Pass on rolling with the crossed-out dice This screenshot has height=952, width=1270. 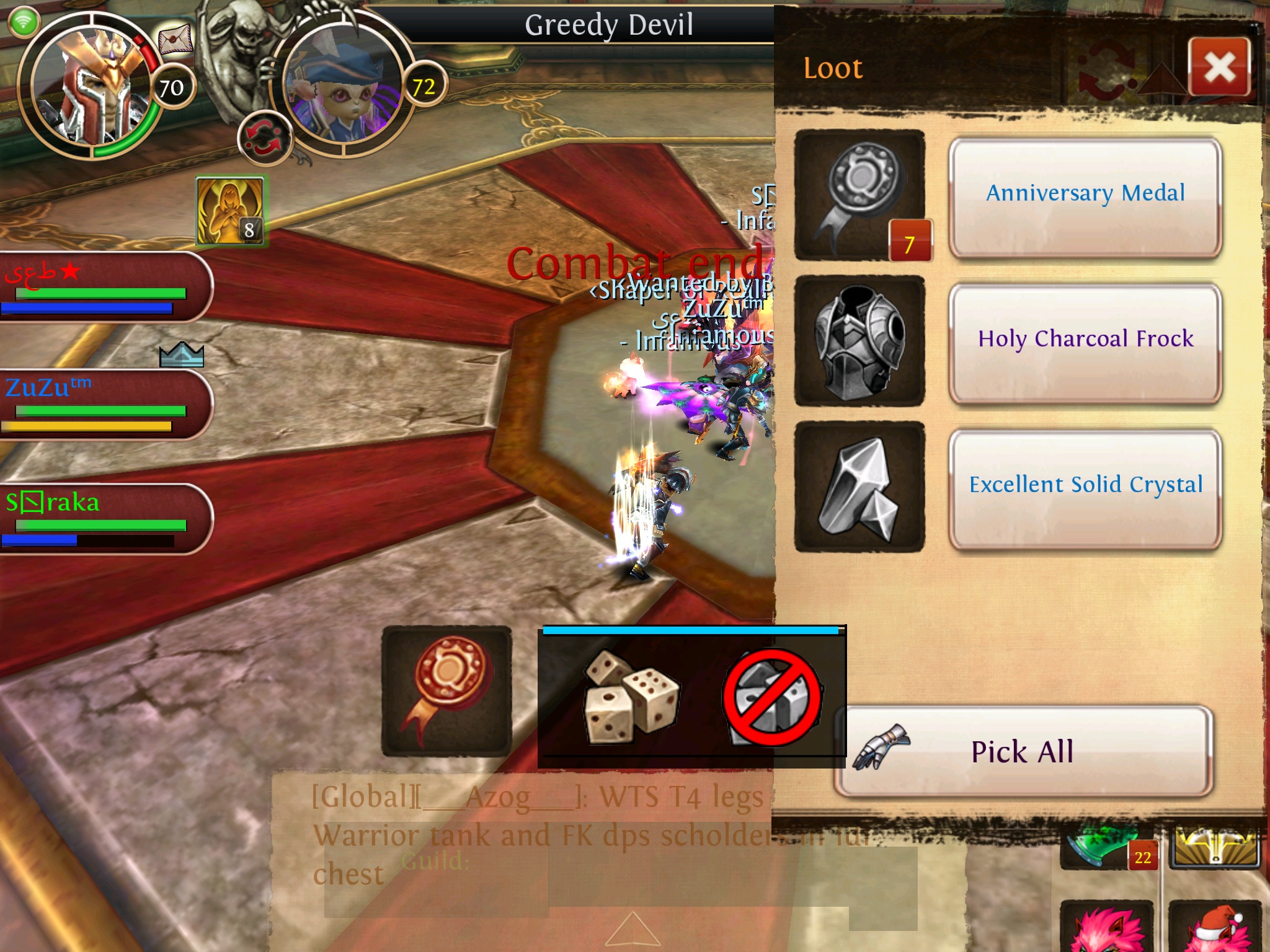coord(773,697)
